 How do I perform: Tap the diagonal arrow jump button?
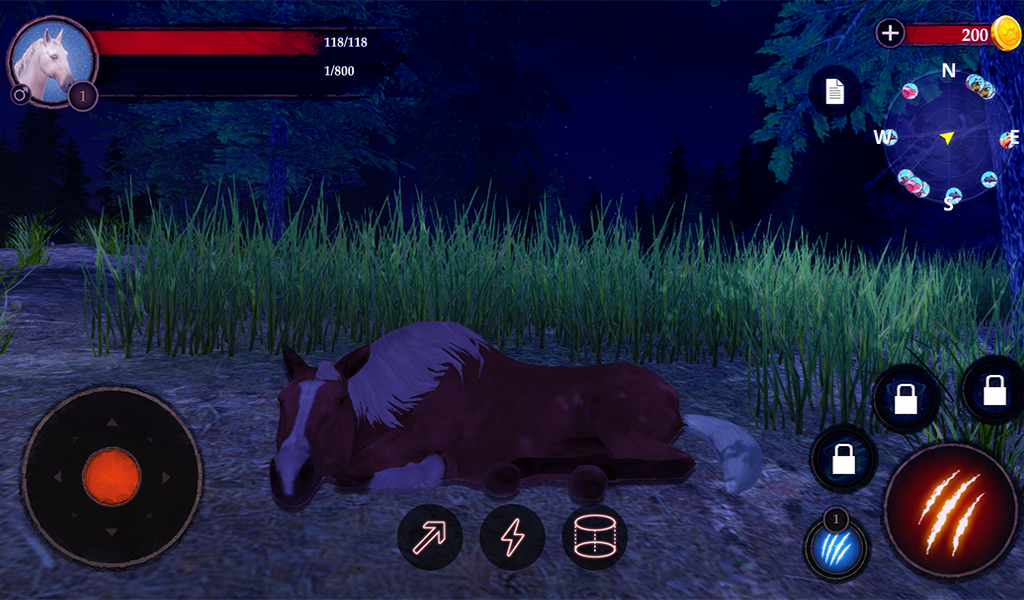pyautogui.click(x=430, y=537)
